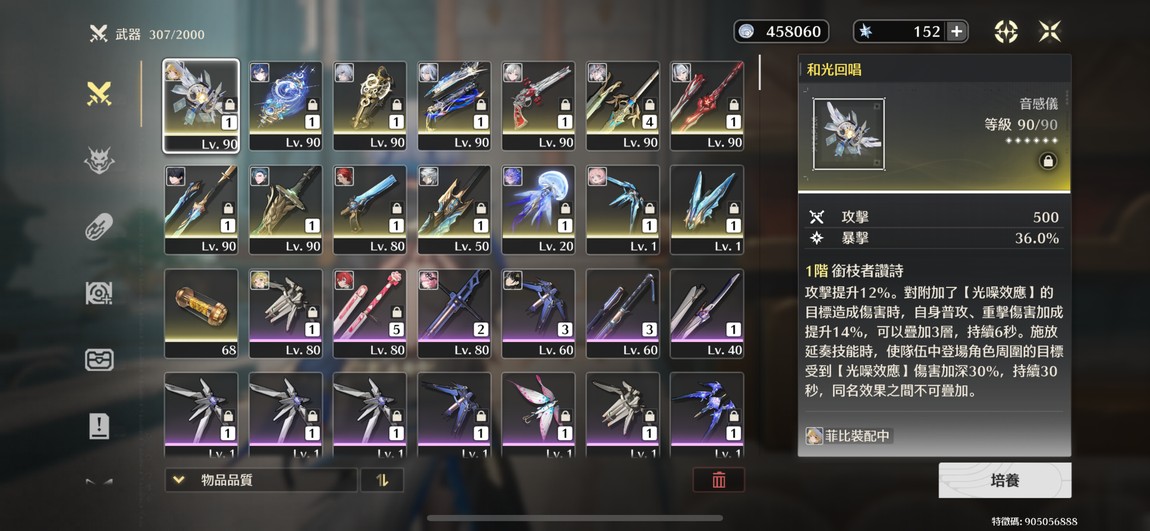Switch to the weapons crossed-swords tab
Image resolution: width=1150 pixels, height=531 pixels.
pos(98,94)
